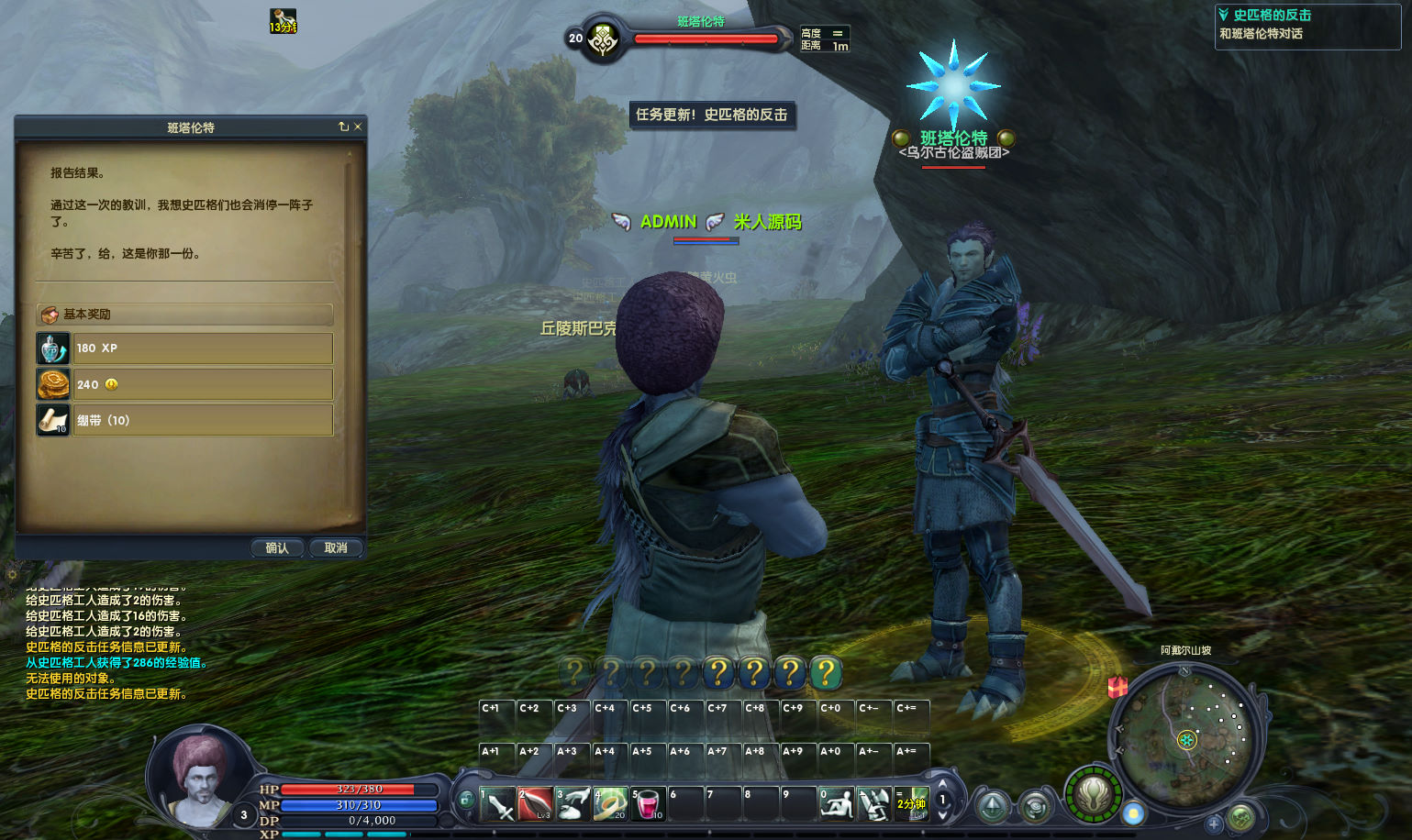Viewport: 1412px width, 840px height.
Task: Activate the sitting rest action
Action: click(836, 804)
